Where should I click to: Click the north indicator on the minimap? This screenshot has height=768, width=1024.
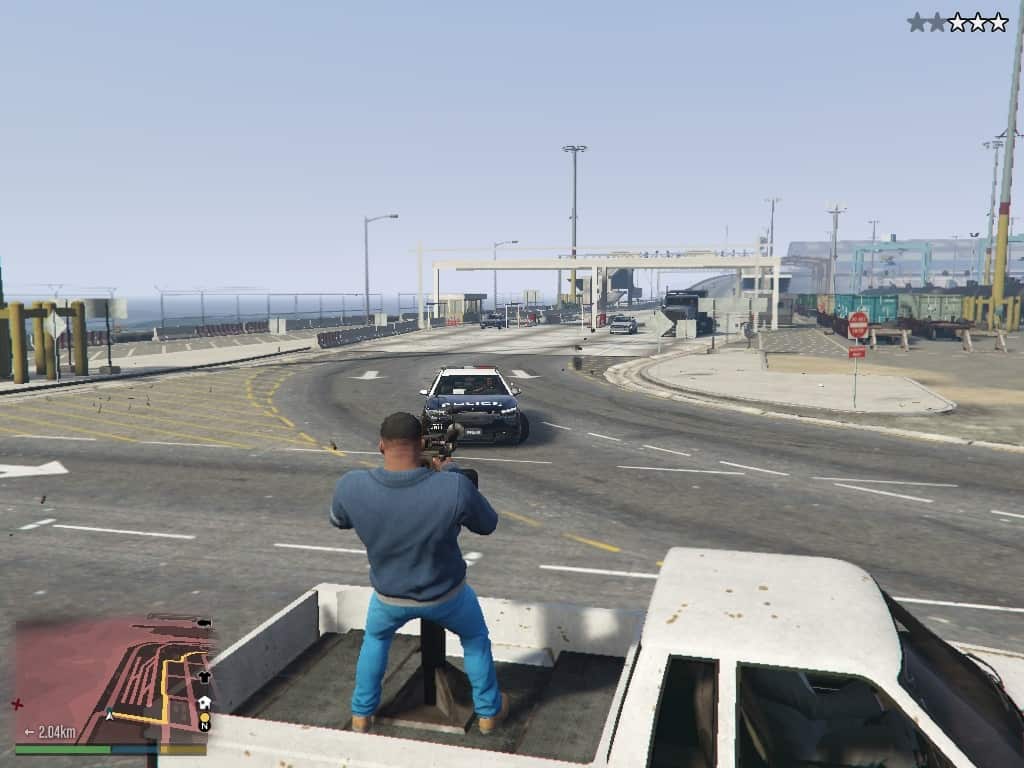click(x=204, y=727)
